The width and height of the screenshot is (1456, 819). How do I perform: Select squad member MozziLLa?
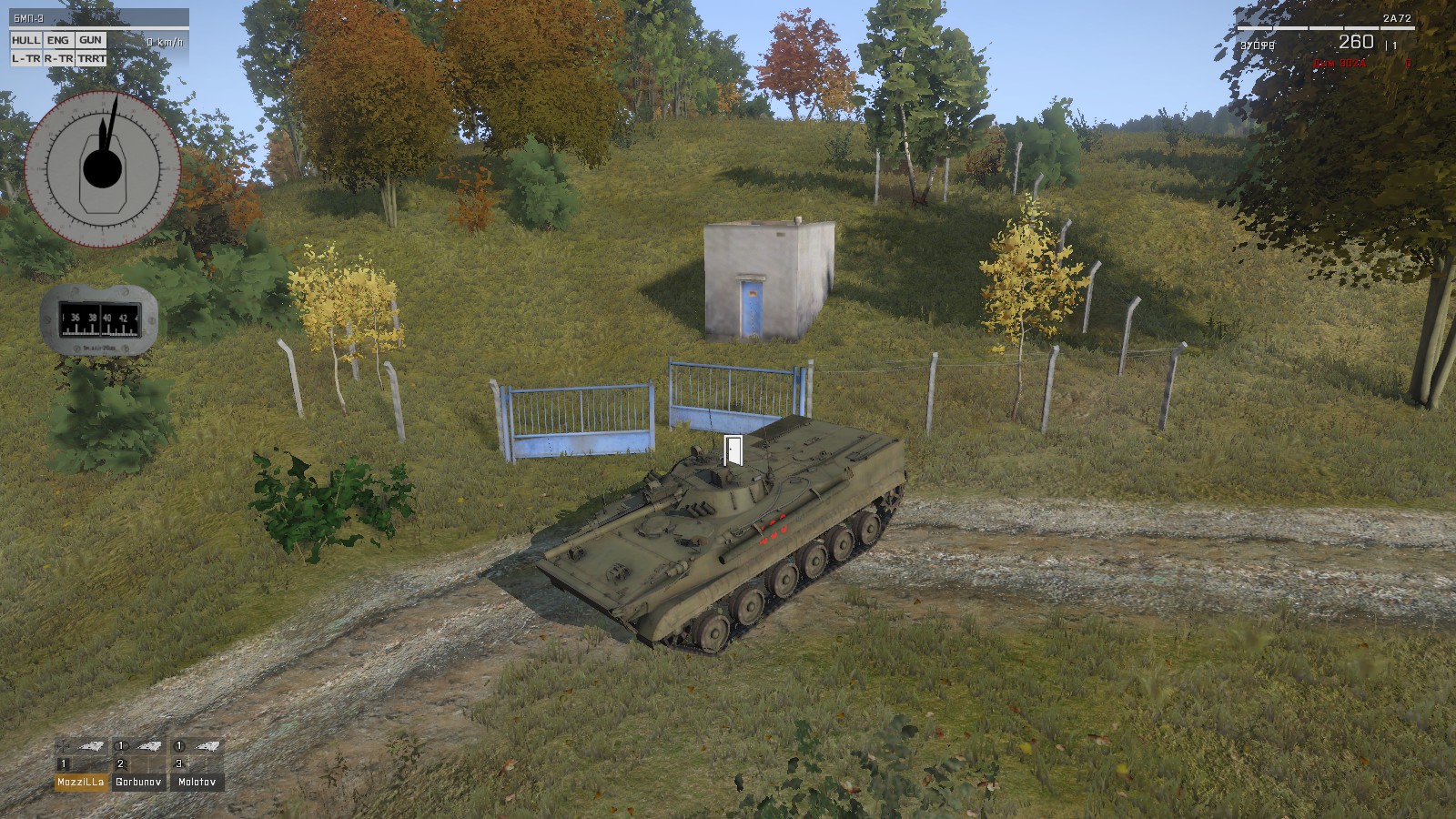tap(81, 782)
